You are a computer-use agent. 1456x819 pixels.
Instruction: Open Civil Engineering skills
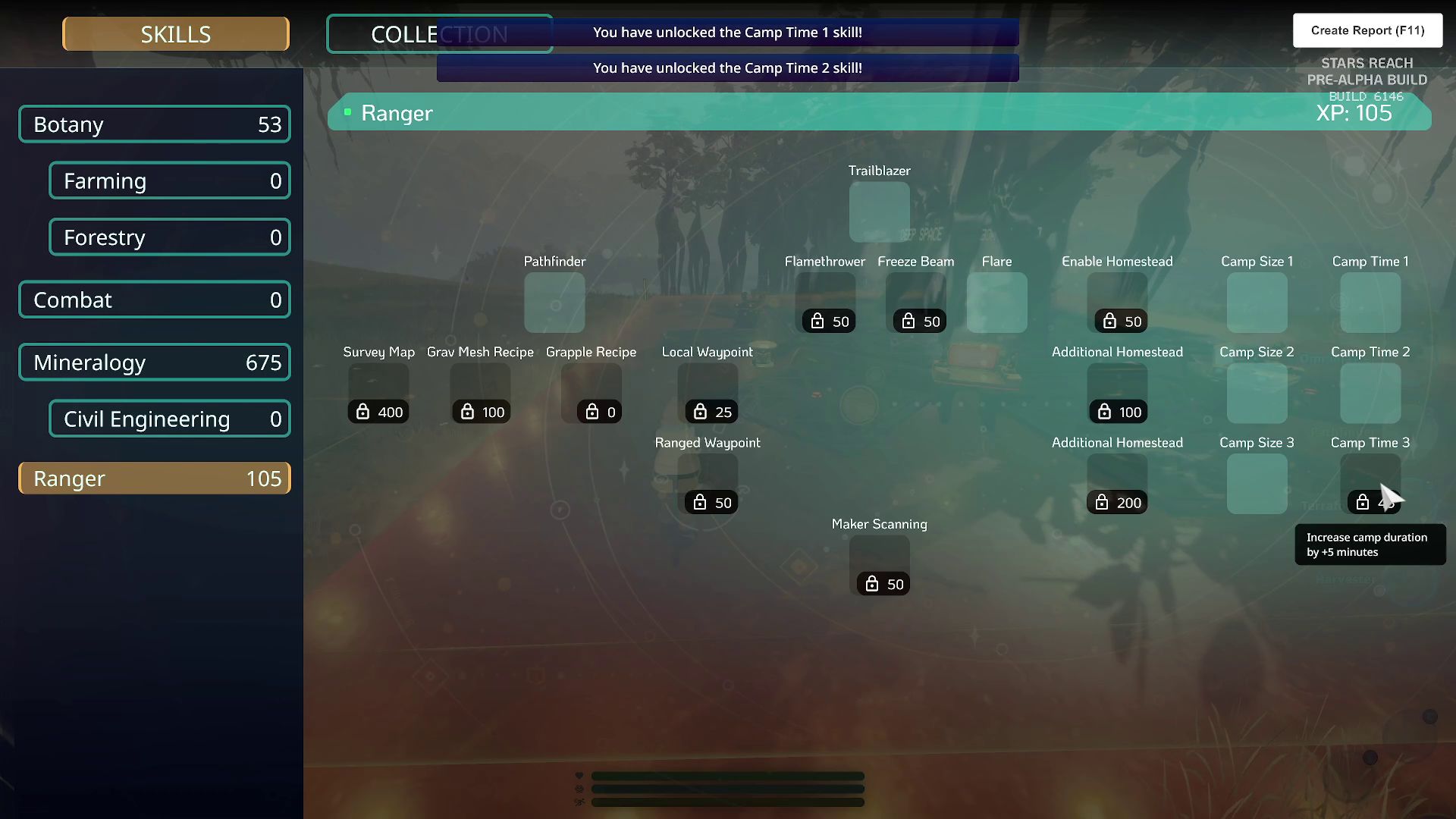(x=170, y=419)
